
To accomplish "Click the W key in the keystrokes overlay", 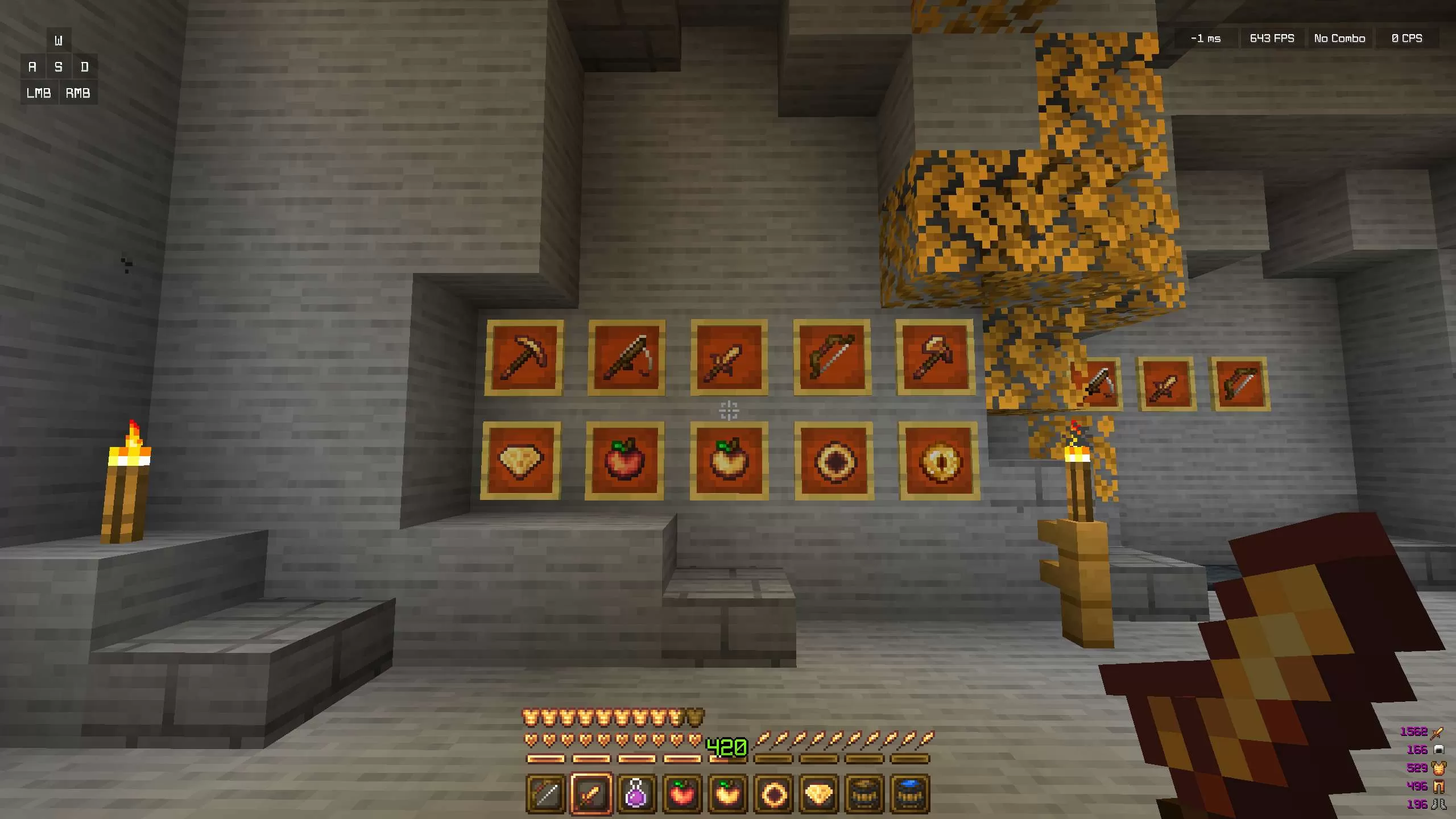I will [57, 40].
